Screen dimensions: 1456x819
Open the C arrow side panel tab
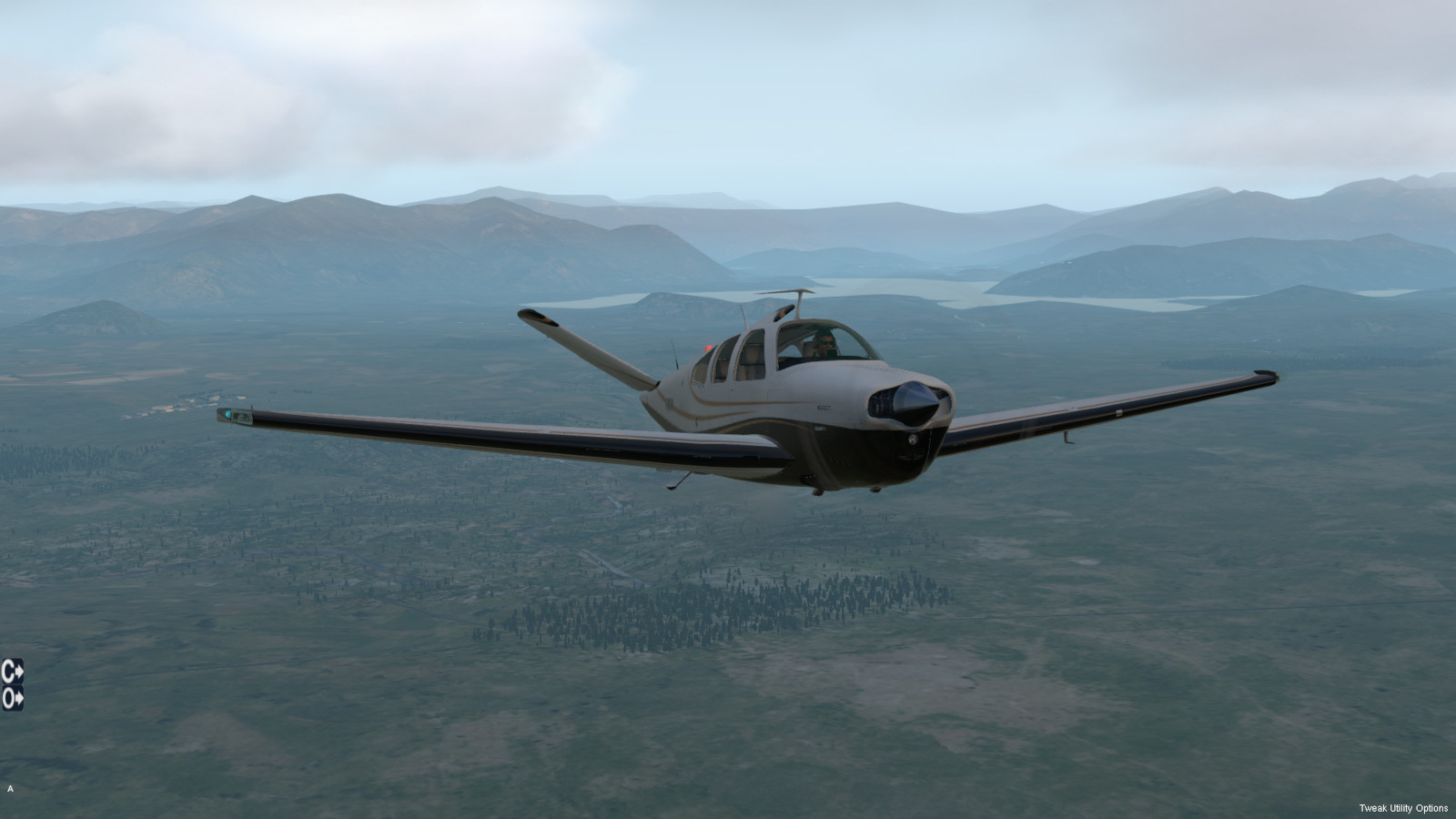click(x=12, y=672)
